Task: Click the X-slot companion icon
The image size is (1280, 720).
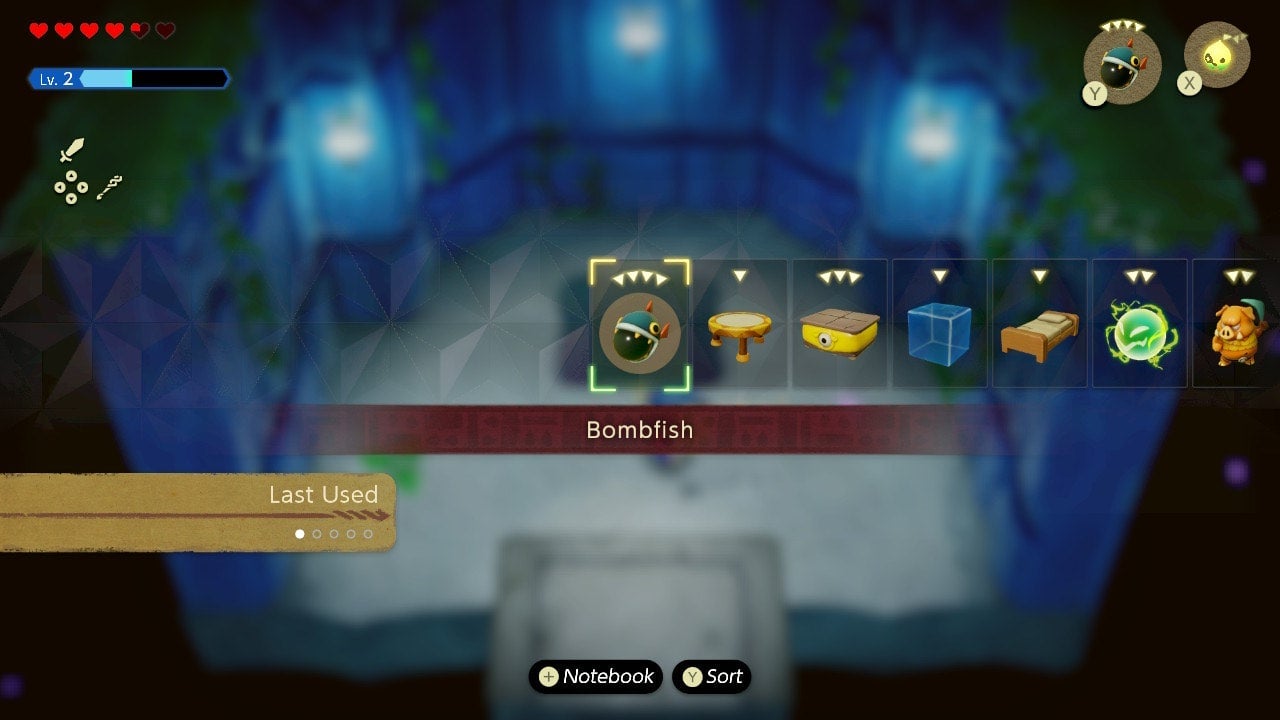Action: click(x=1215, y=55)
